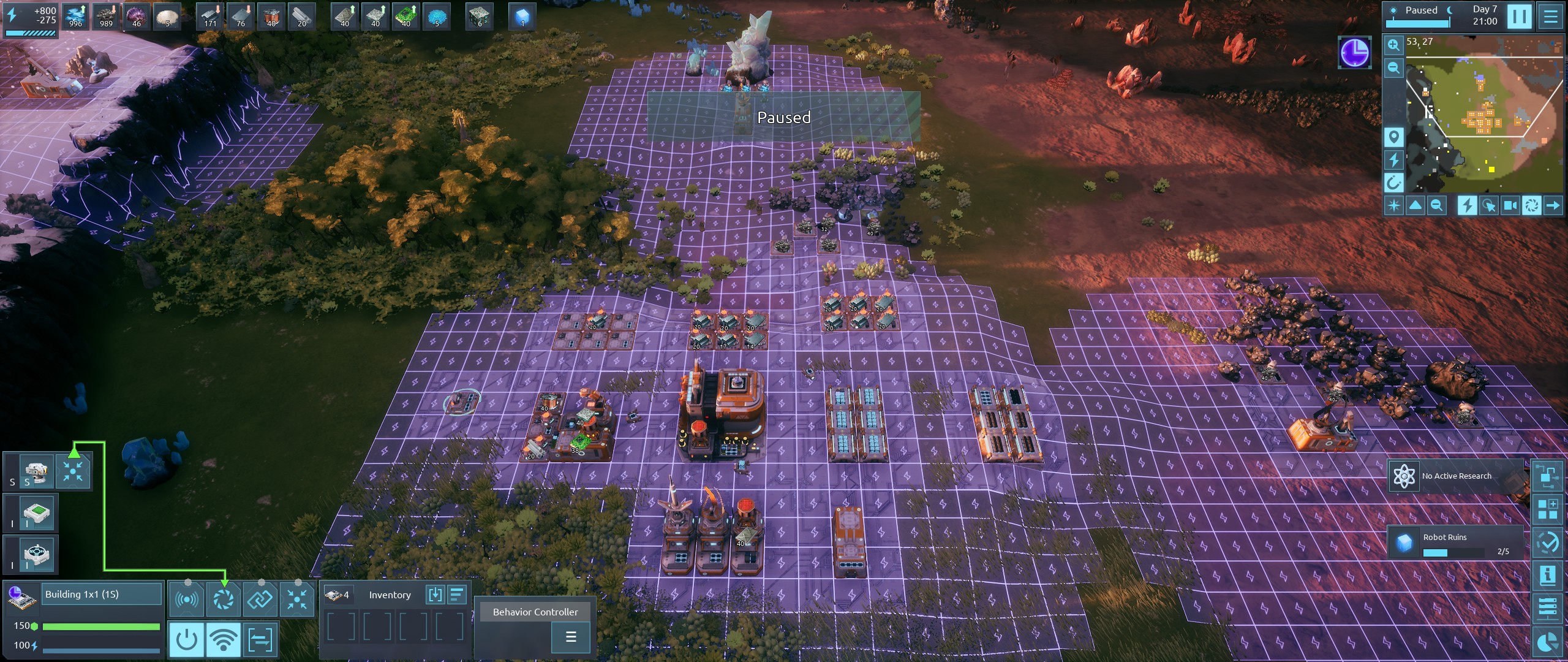Open the pie chart statistics panel
1568x662 pixels.
[x=1548, y=642]
